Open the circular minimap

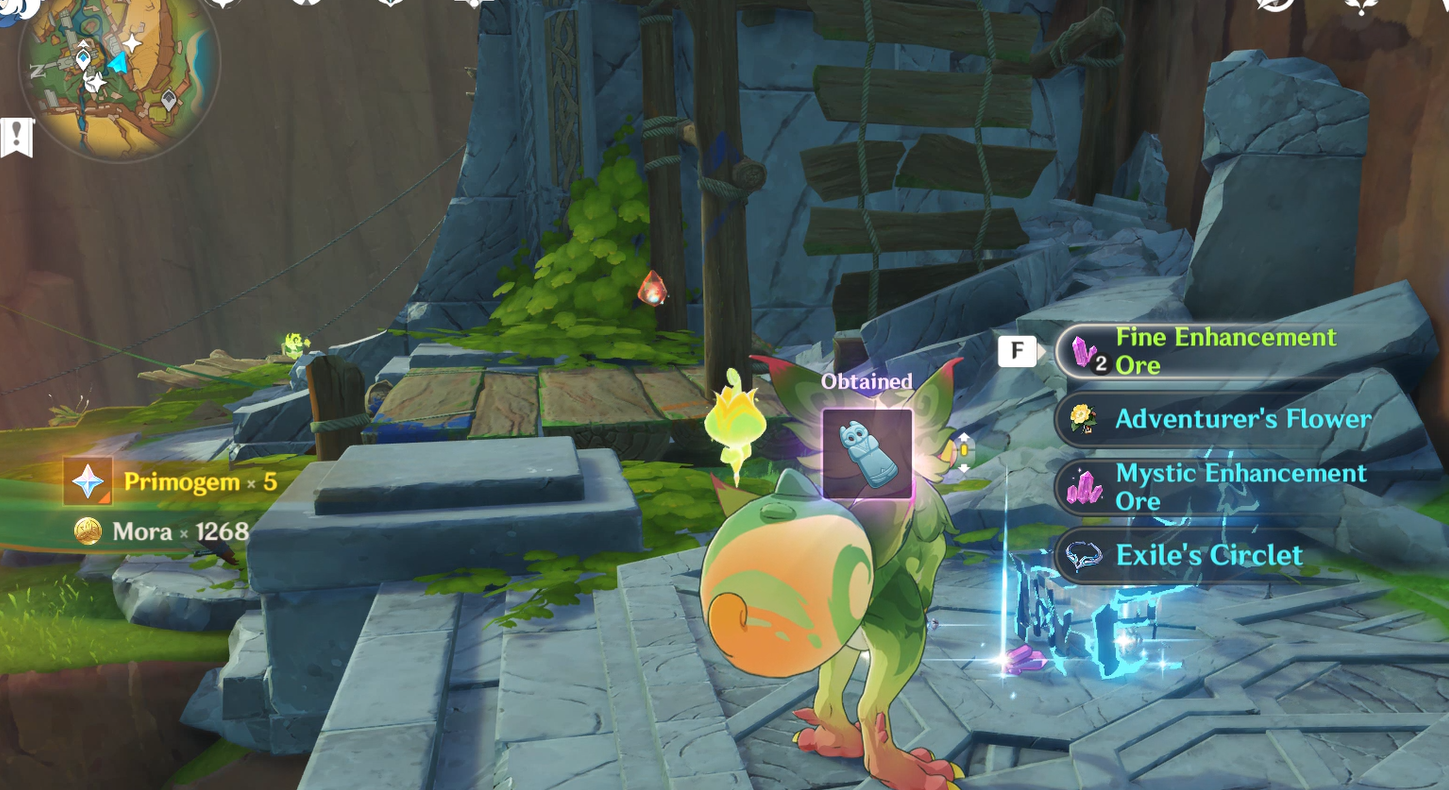point(118,78)
